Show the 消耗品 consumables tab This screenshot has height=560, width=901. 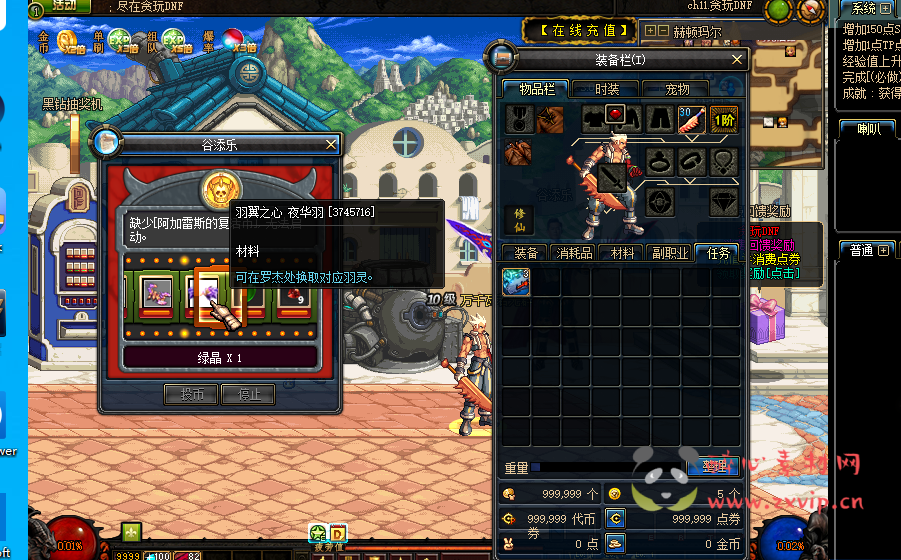[x=574, y=253]
